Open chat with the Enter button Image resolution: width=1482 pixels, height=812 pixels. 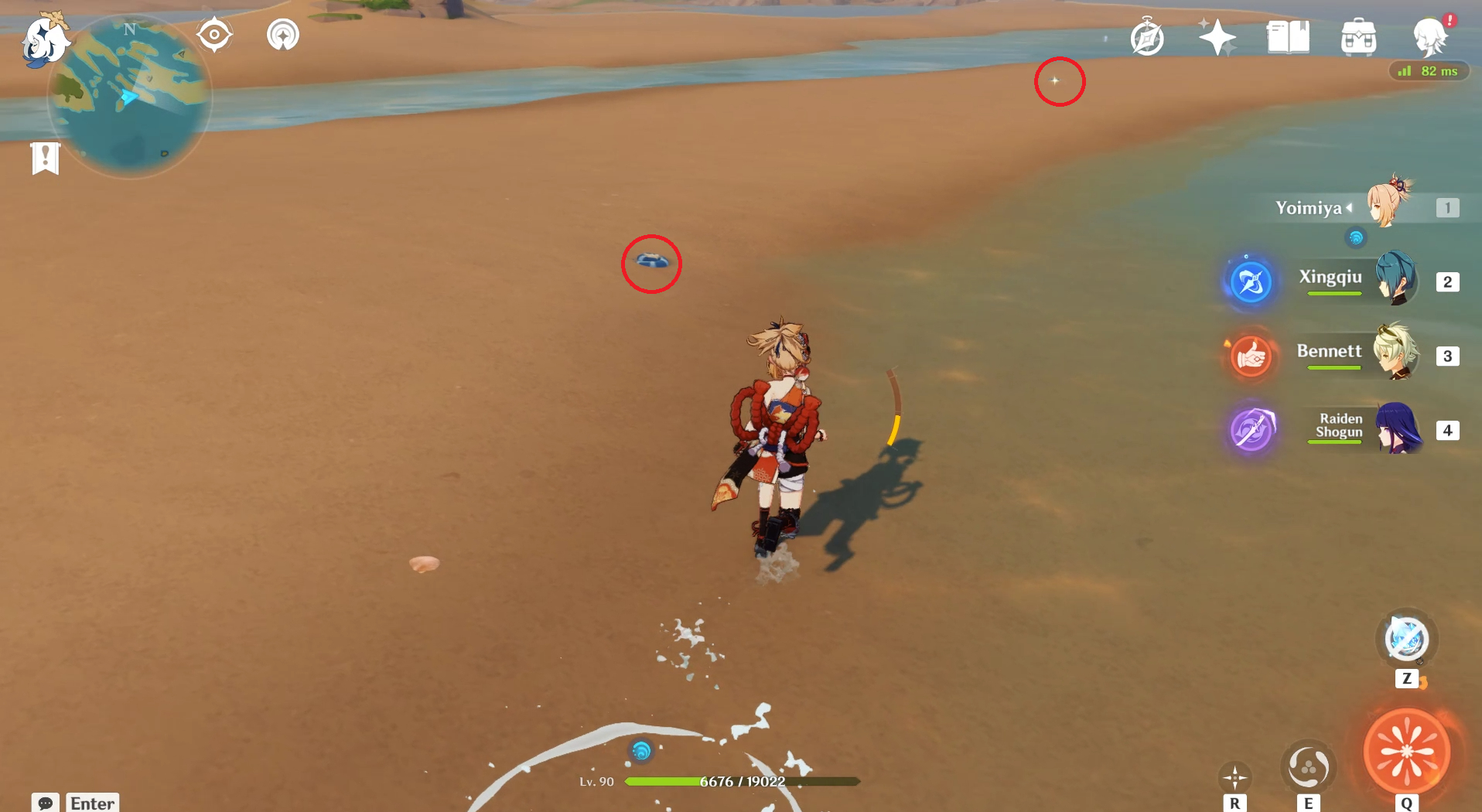[92, 803]
